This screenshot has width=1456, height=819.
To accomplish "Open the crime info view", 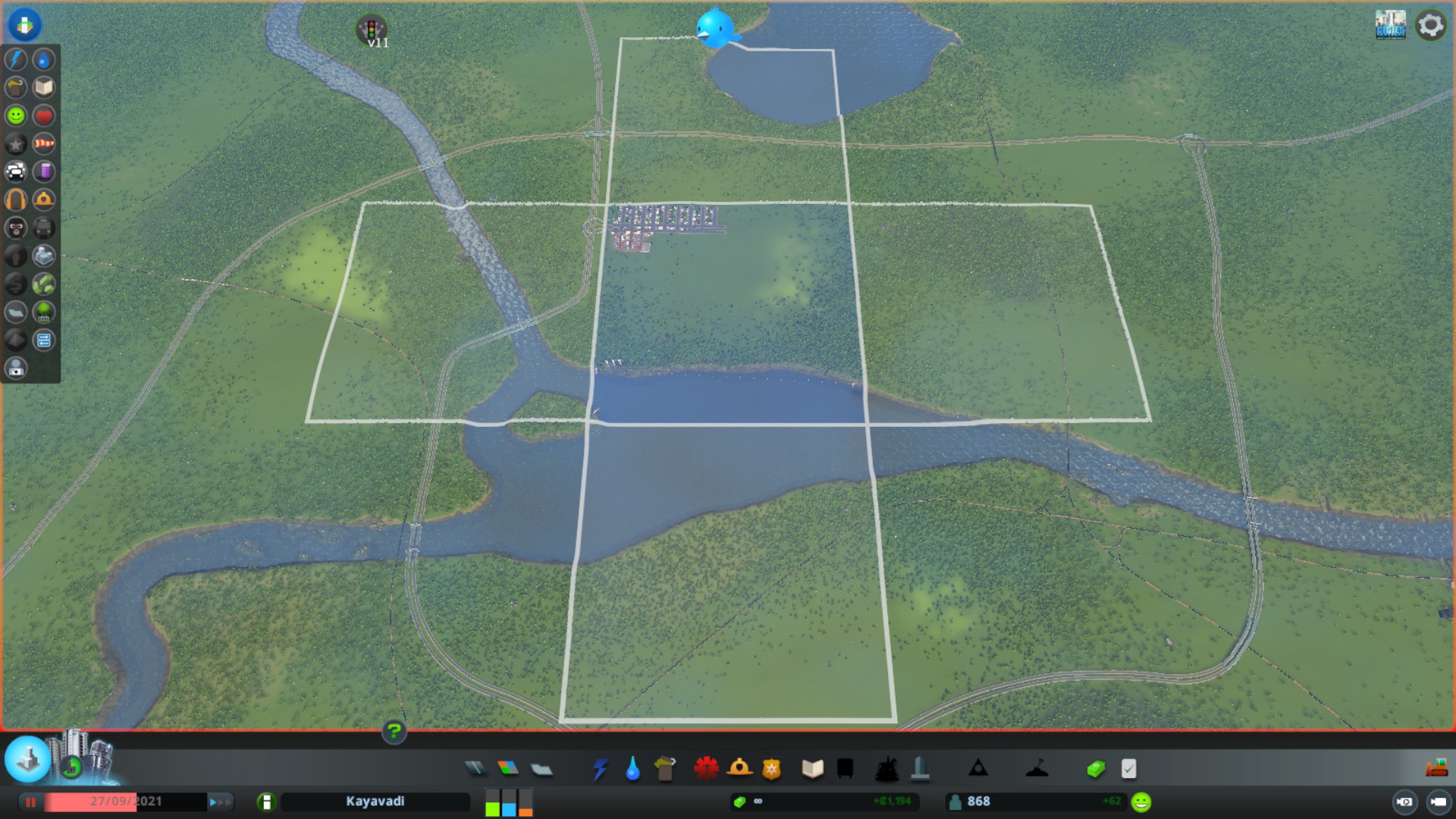I will point(16,228).
